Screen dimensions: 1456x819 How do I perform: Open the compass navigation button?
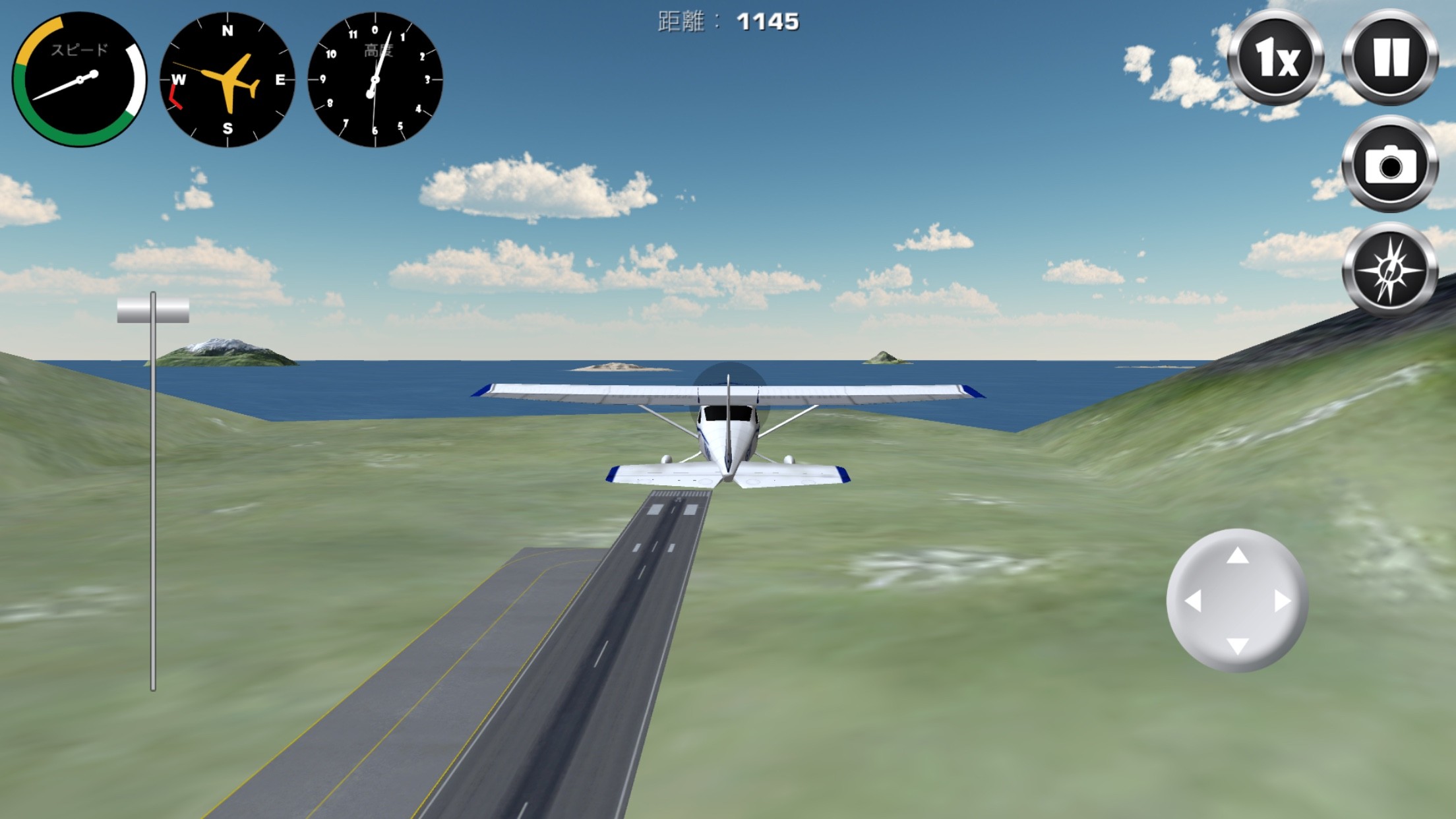1390,271
